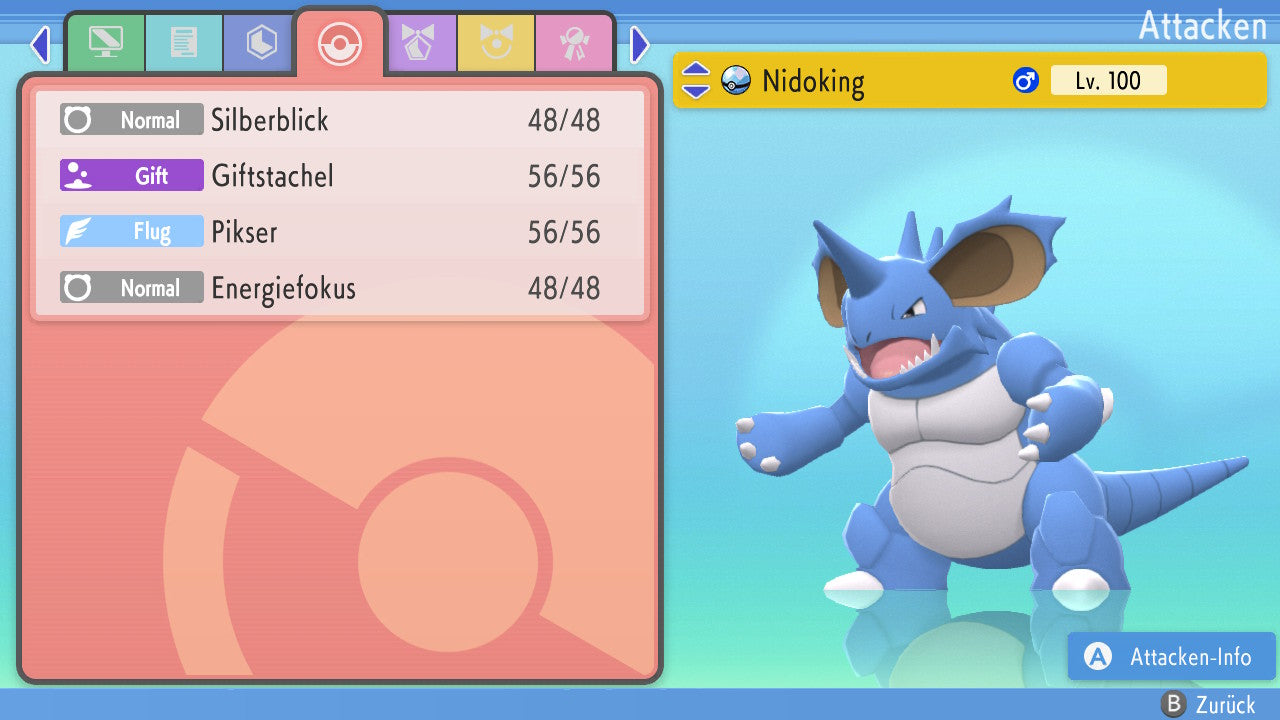The image size is (1280, 720).
Task: Select the Pikser move
Action: click(340, 232)
